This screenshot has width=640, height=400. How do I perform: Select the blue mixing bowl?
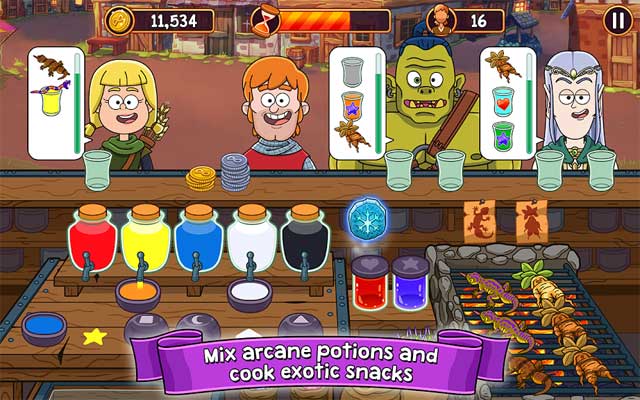point(45,327)
